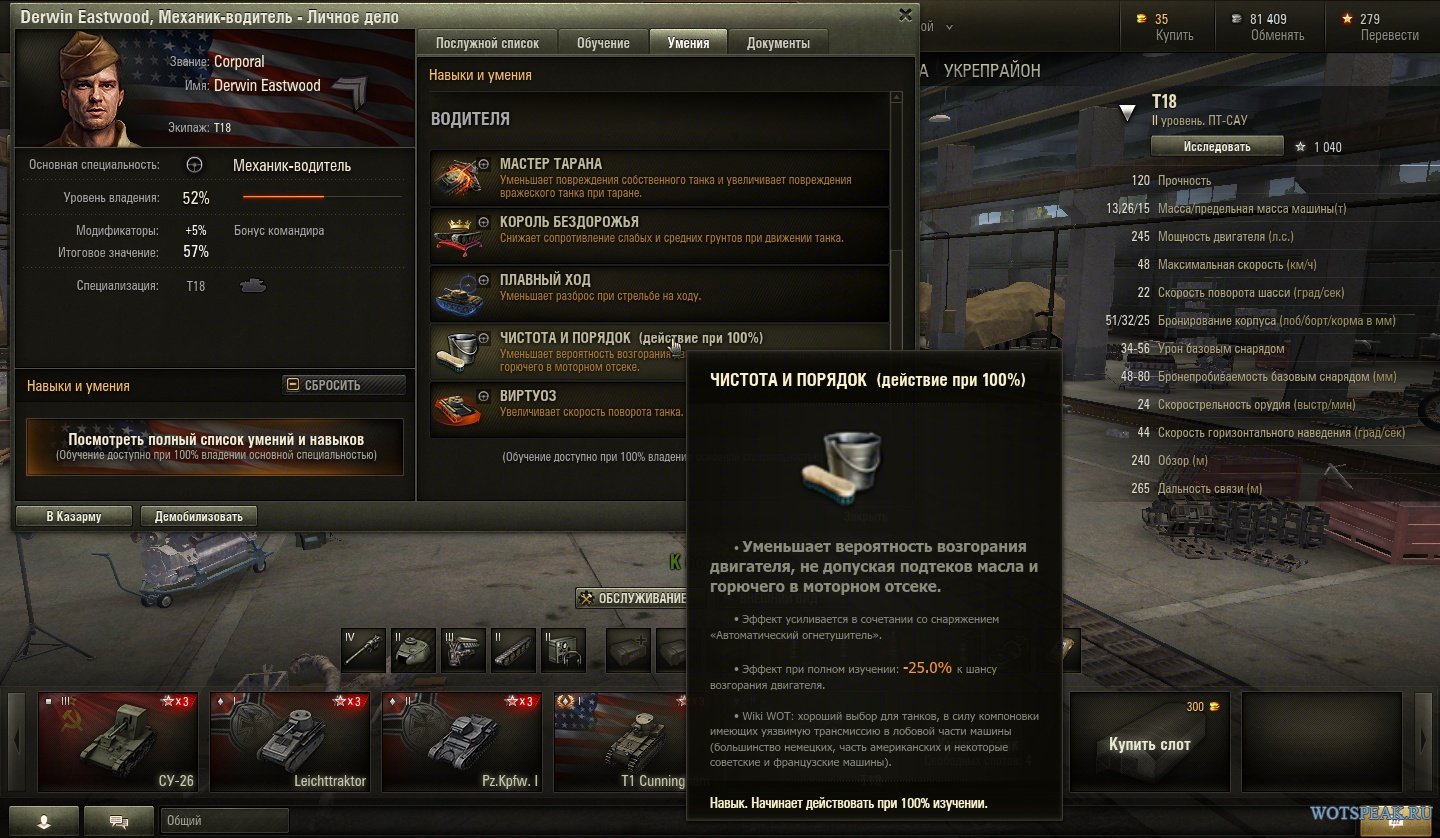Select the Leichttraktor tank
The height and width of the screenshot is (838, 1440).
[x=290, y=741]
